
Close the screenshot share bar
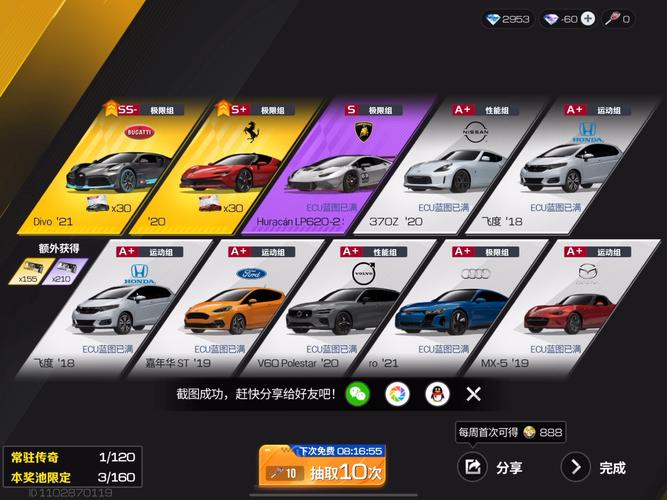474,394
